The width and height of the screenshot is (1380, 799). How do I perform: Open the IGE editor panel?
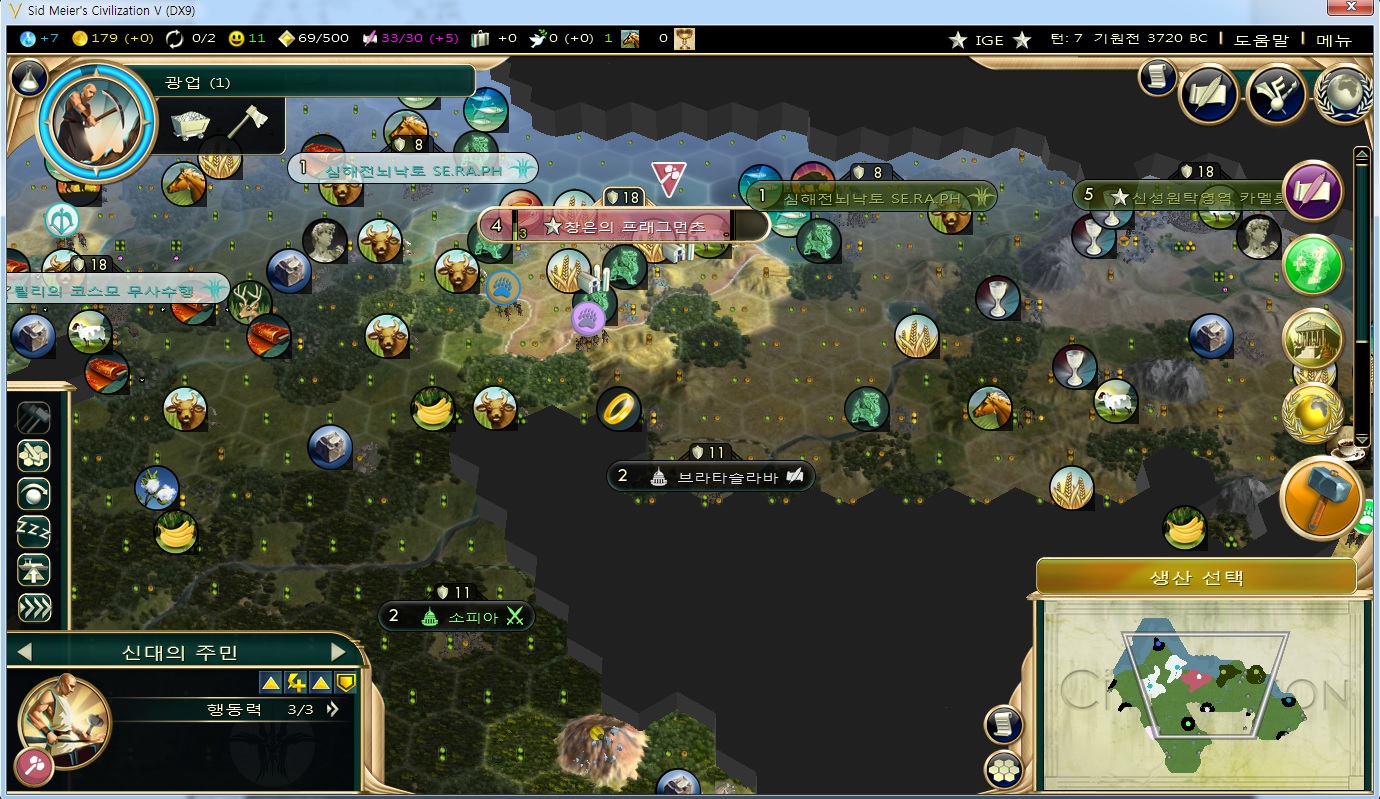(989, 40)
